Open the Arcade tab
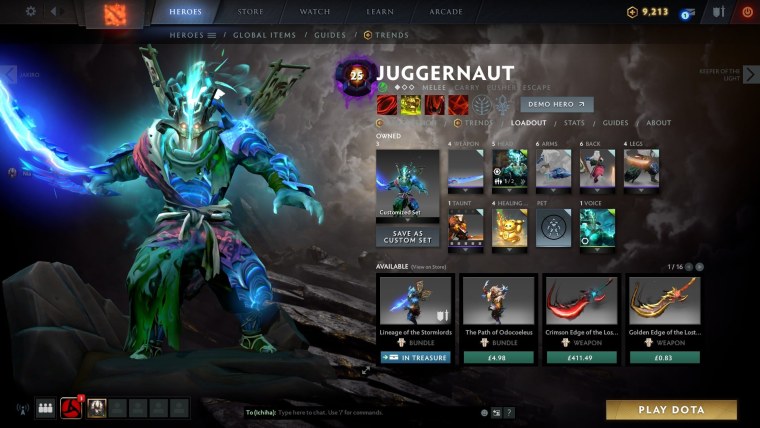760x428 pixels. click(444, 12)
